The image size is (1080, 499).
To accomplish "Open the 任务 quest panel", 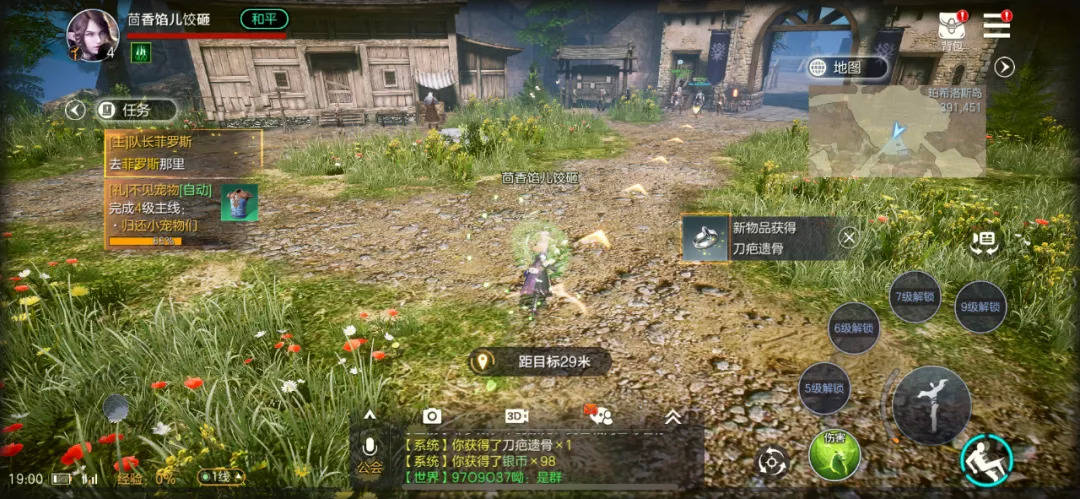I will click(137, 110).
